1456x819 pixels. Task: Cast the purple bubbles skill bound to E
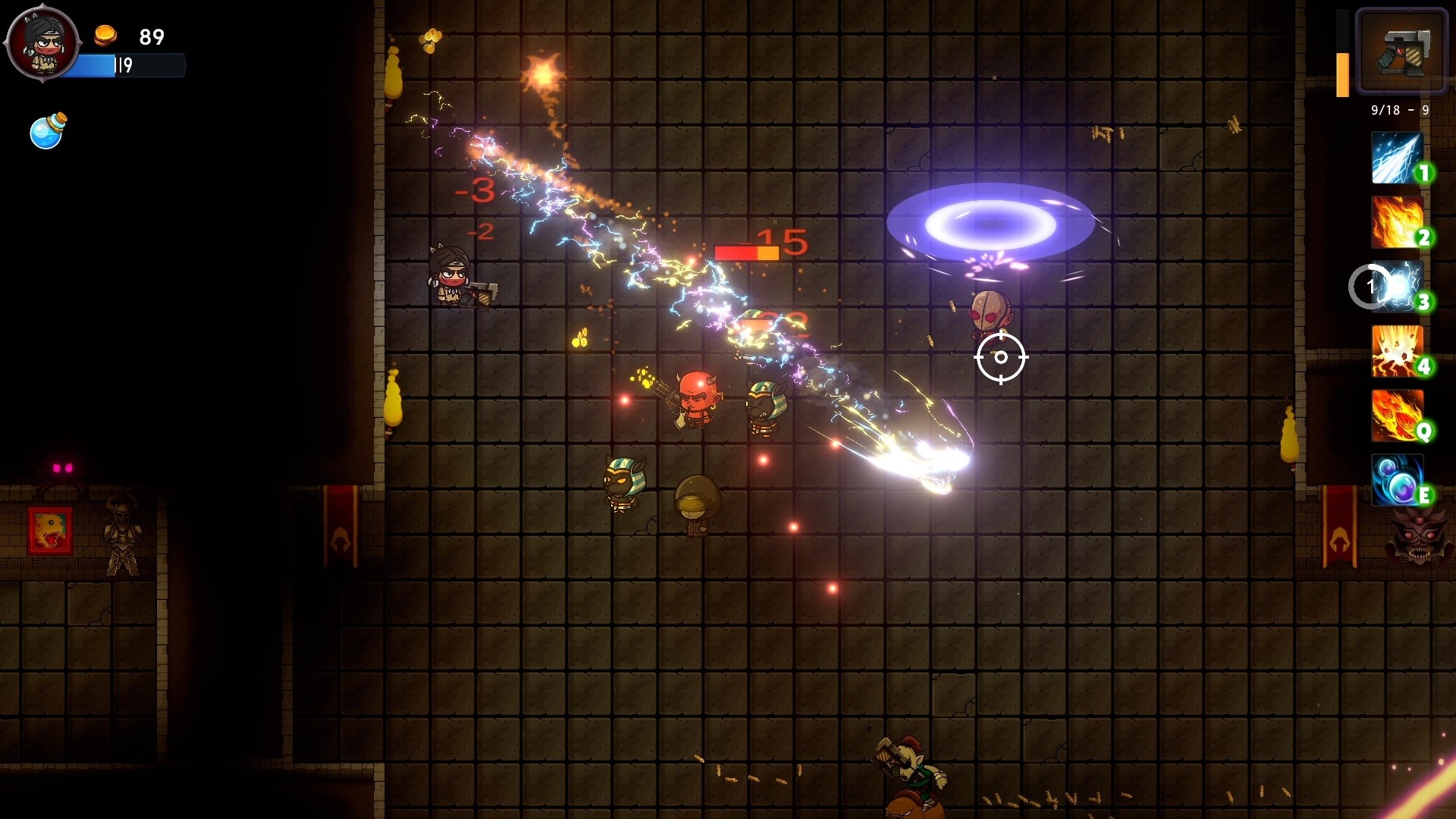[1398, 479]
